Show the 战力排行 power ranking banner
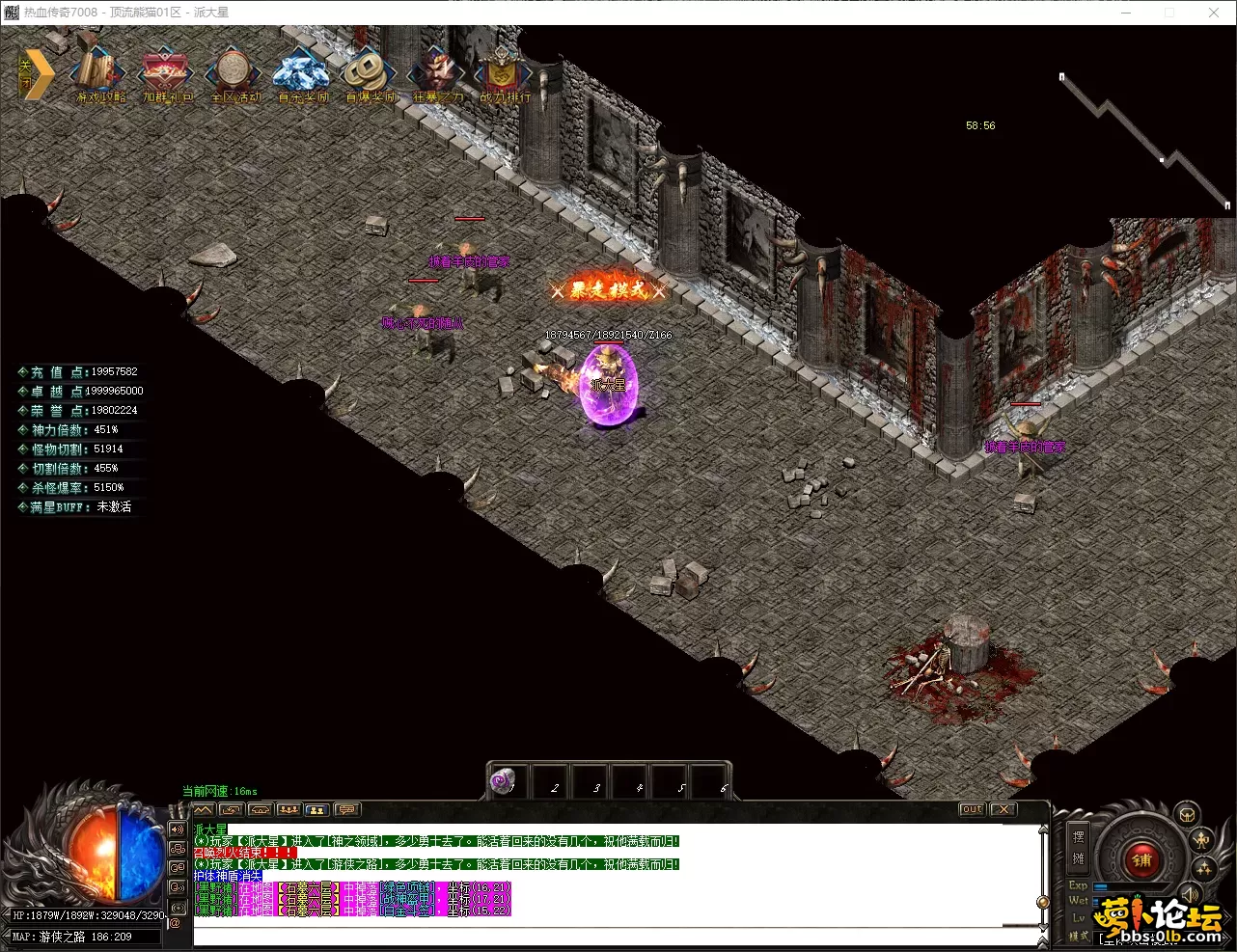 tap(504, 73)
